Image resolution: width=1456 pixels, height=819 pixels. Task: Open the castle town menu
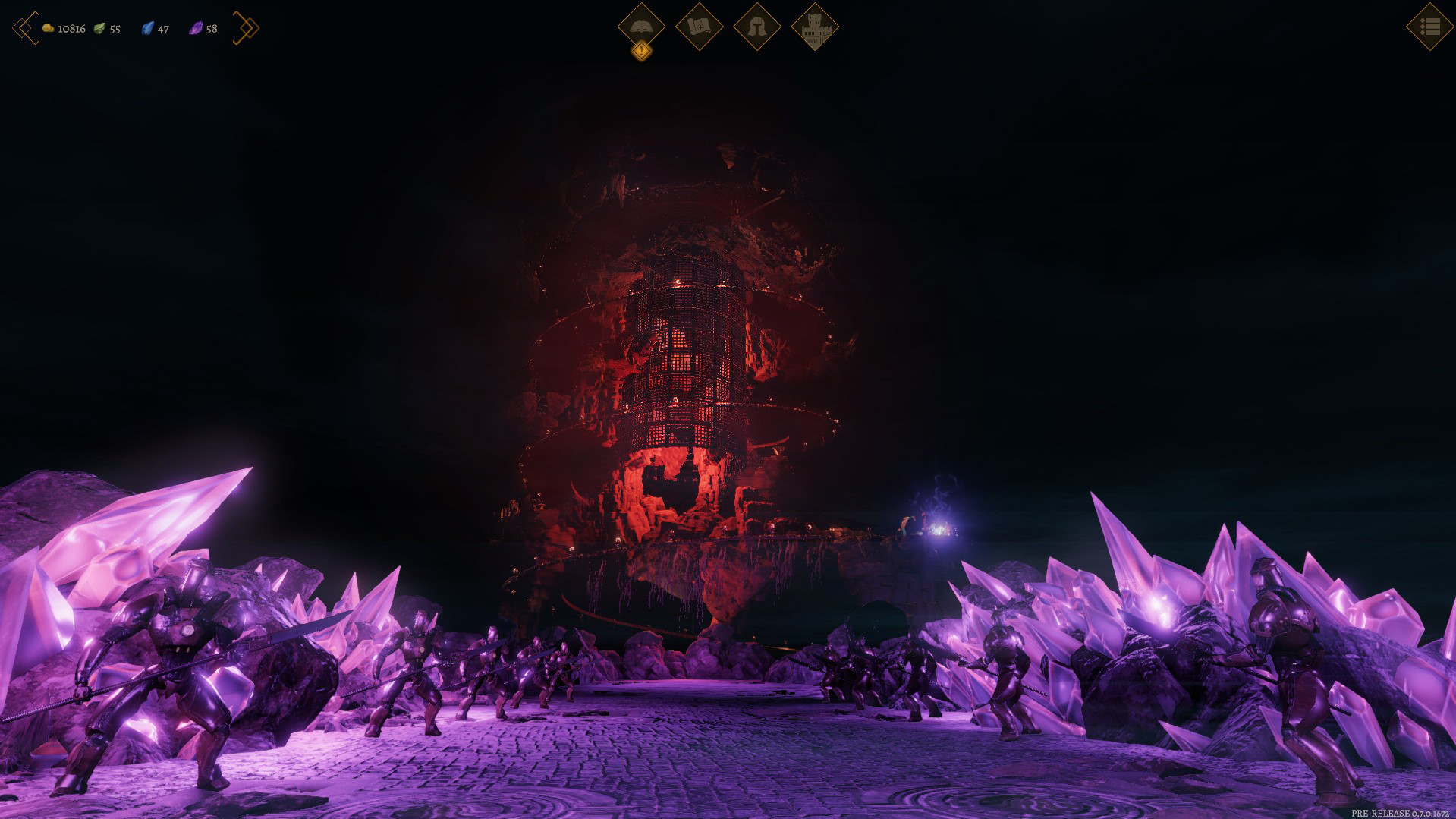tap(815, 26)
